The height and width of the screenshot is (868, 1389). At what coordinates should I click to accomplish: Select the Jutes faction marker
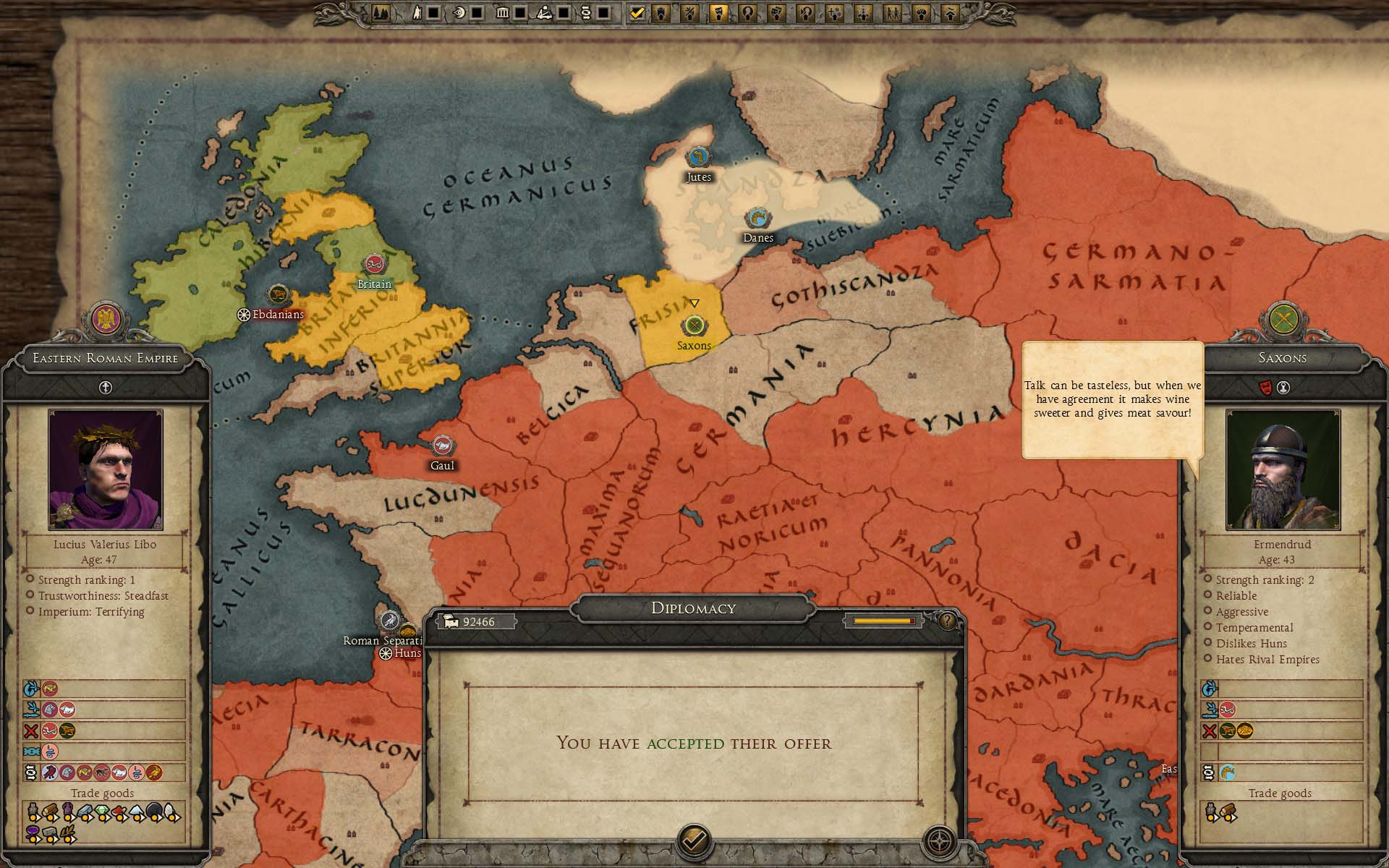pos(698,157)
